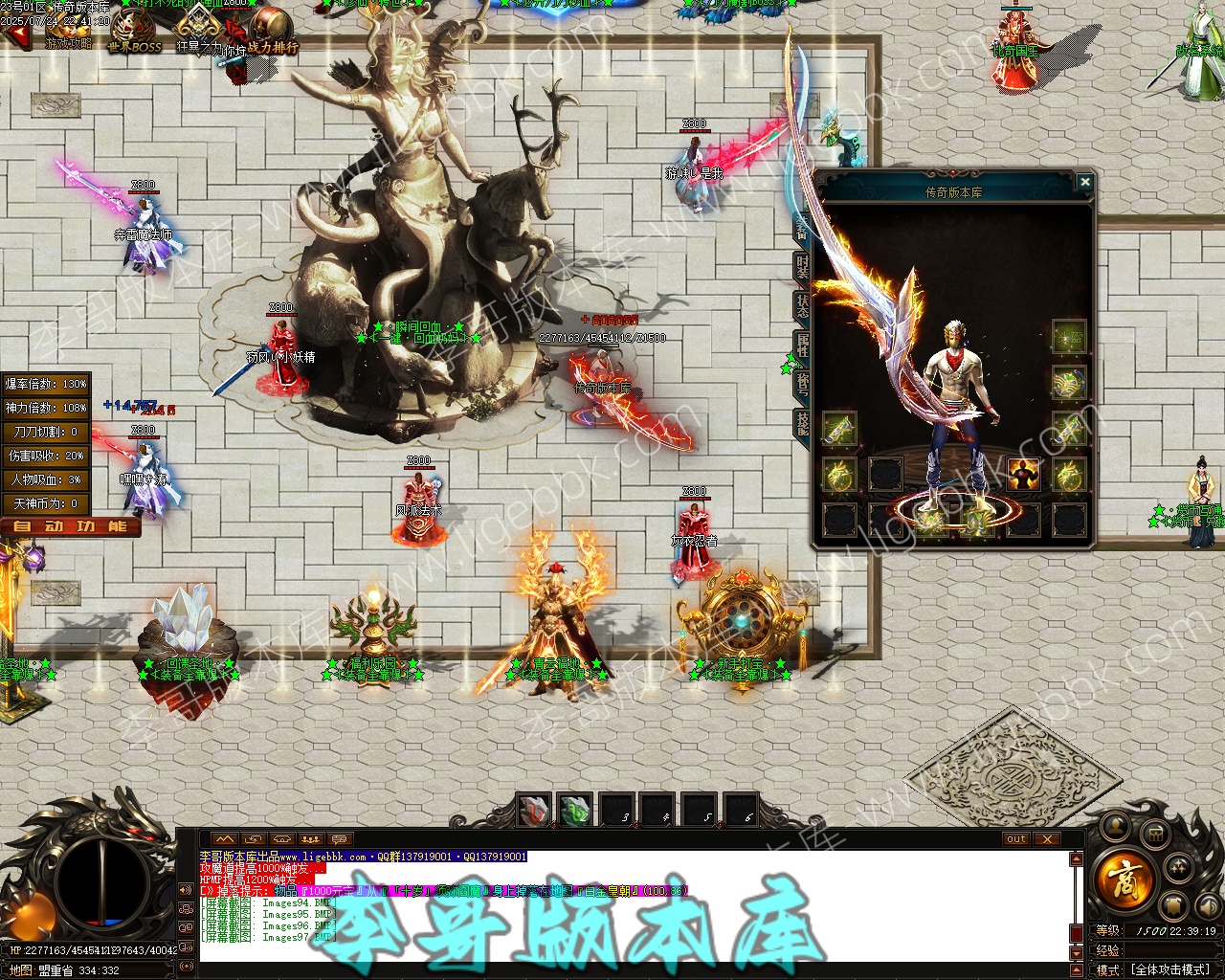Select the 装备 (equipment) tab
Image resolution: width=1225 pixels, height=980 pixels.
(x=802, y=228)
